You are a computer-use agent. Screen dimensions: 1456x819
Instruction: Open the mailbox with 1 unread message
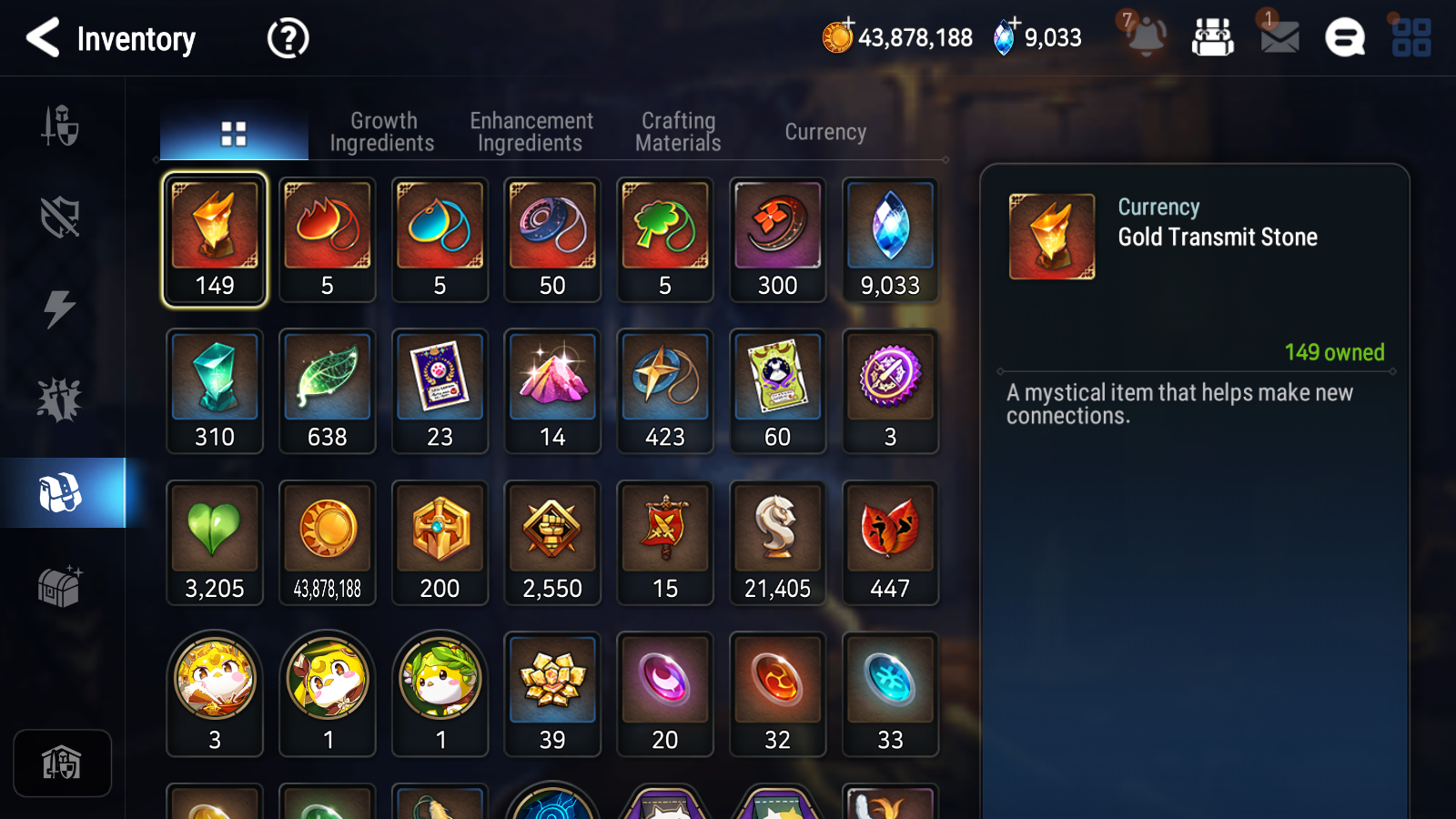[1278, 38]
